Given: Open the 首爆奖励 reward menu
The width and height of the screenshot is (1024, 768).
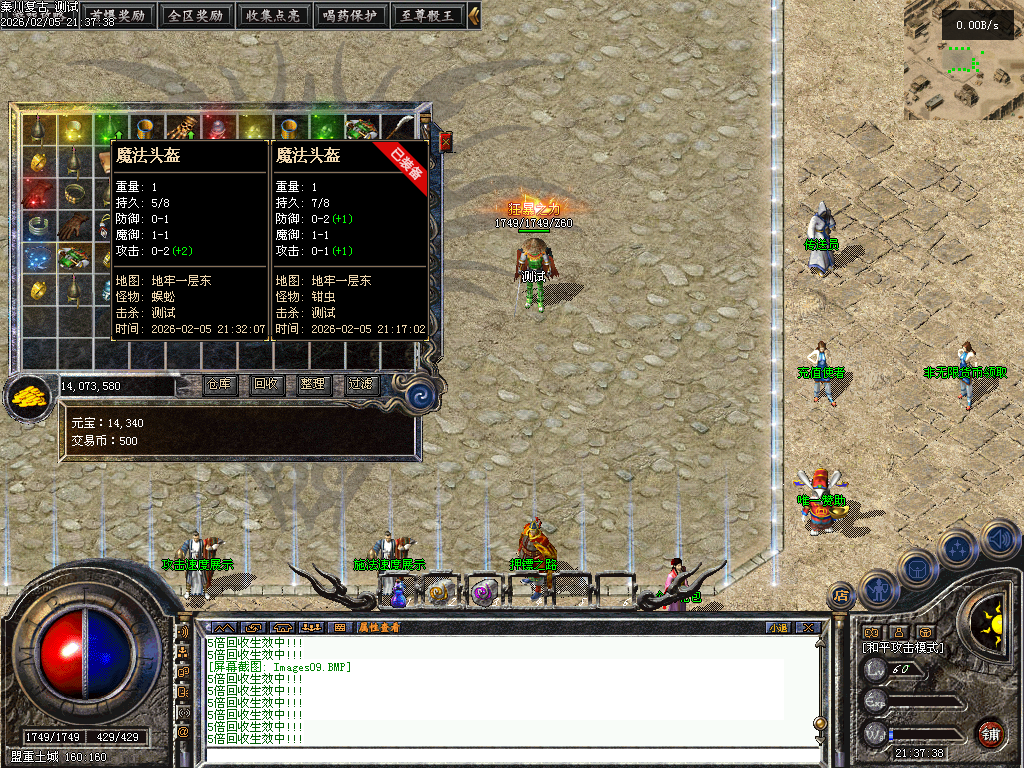Looking at the screenshot, I should coord(118,15).
